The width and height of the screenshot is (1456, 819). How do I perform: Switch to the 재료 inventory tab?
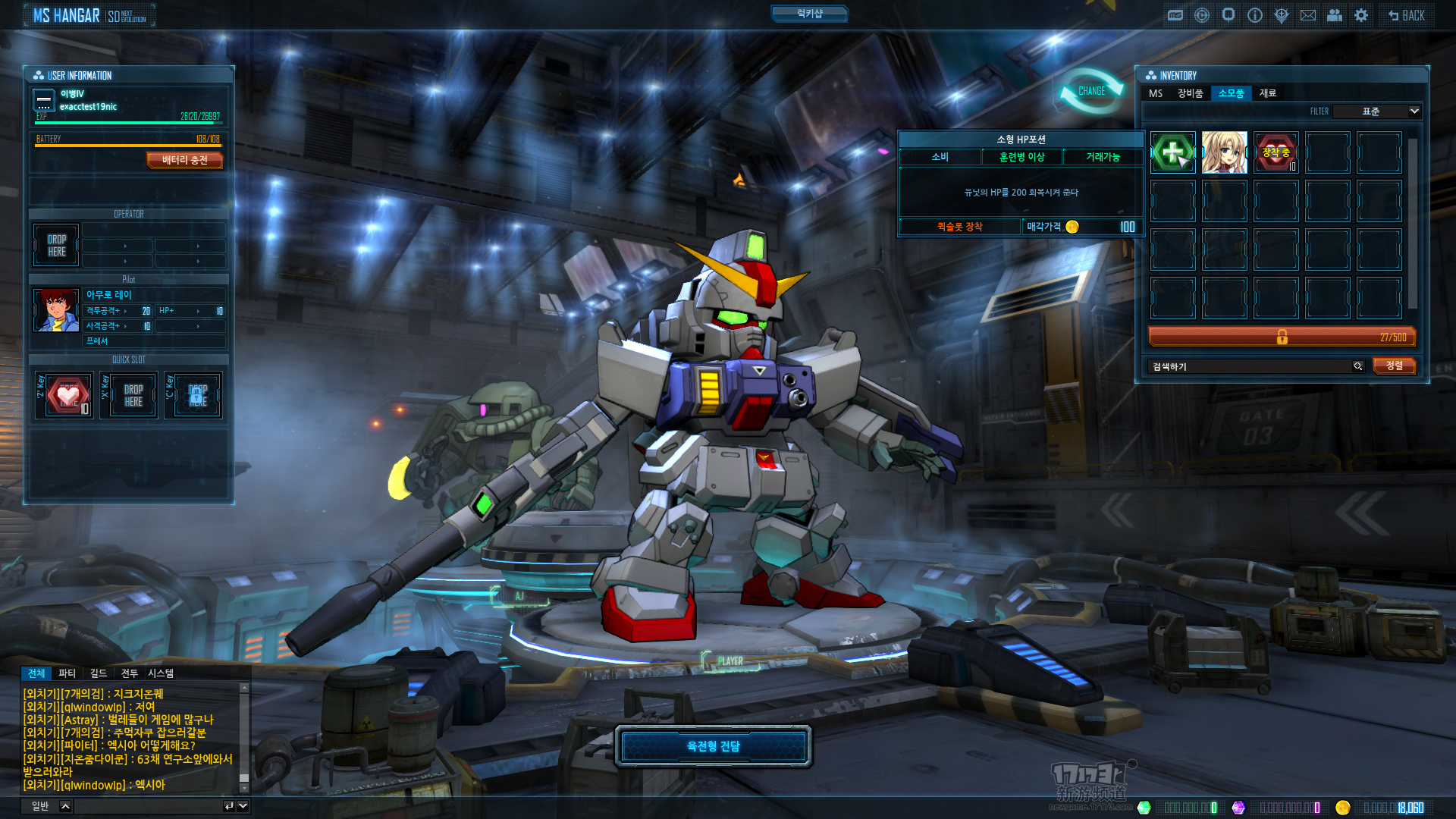pyautogui.click(x=1268, y=93)
